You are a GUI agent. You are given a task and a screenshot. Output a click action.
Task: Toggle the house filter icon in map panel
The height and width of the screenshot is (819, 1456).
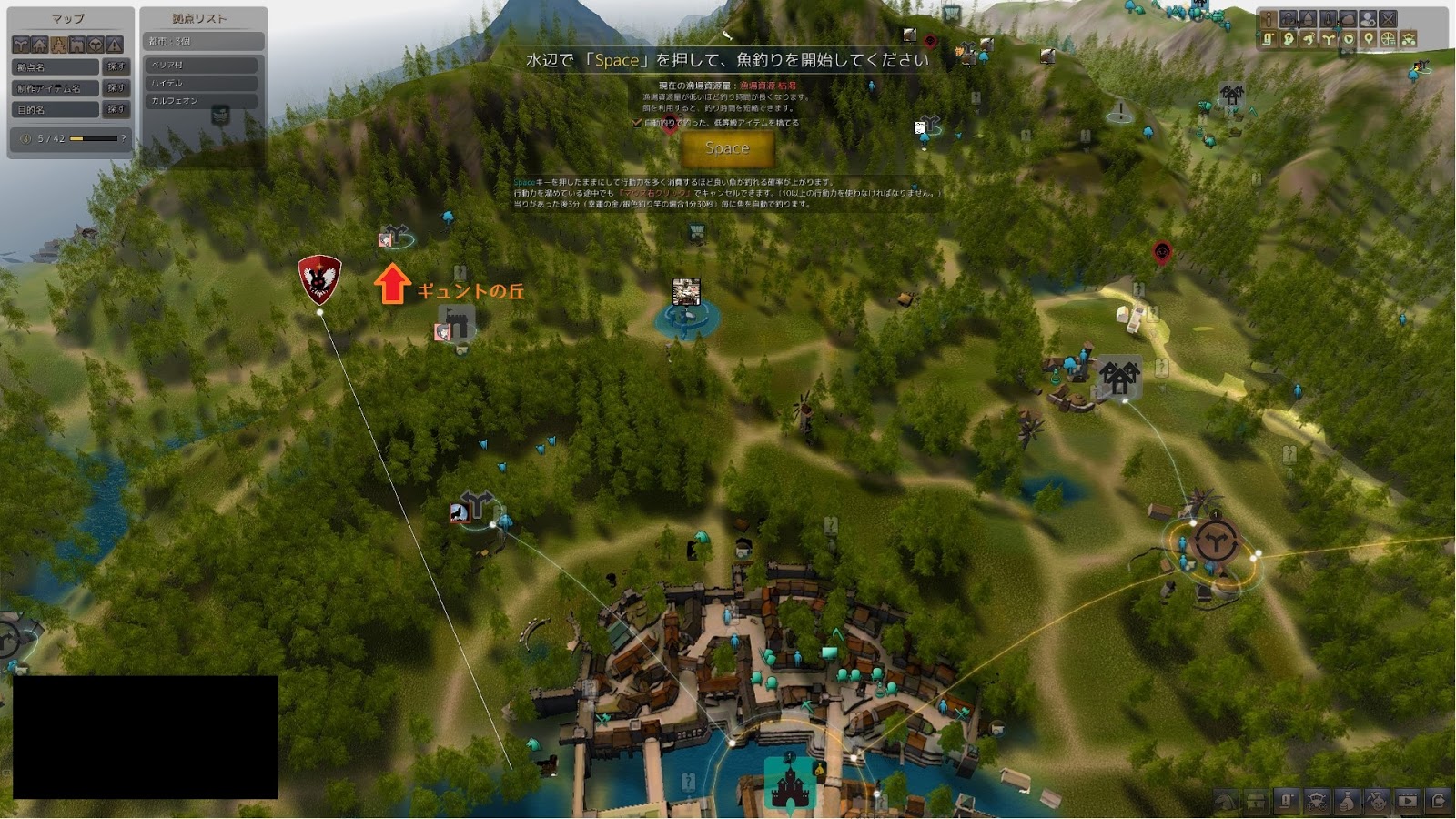click(x=40, y=45)
